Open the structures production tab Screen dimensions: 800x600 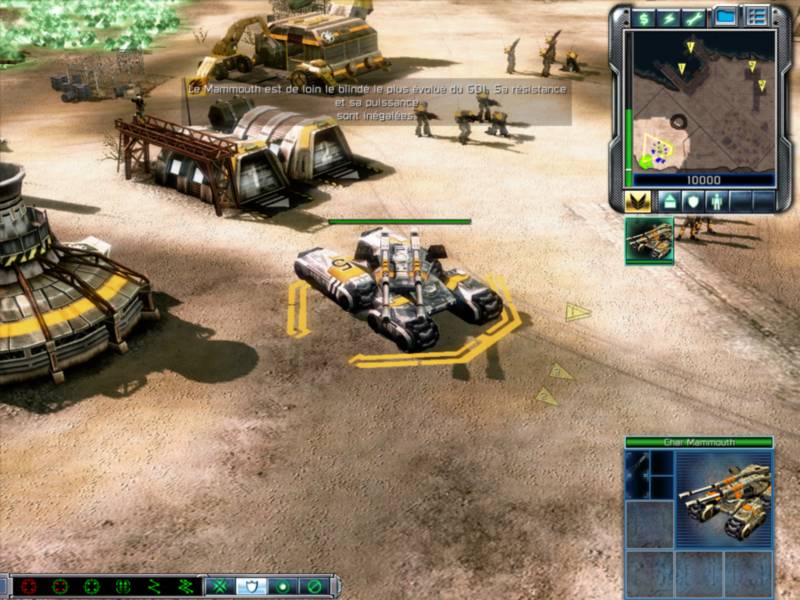point(669,200)
